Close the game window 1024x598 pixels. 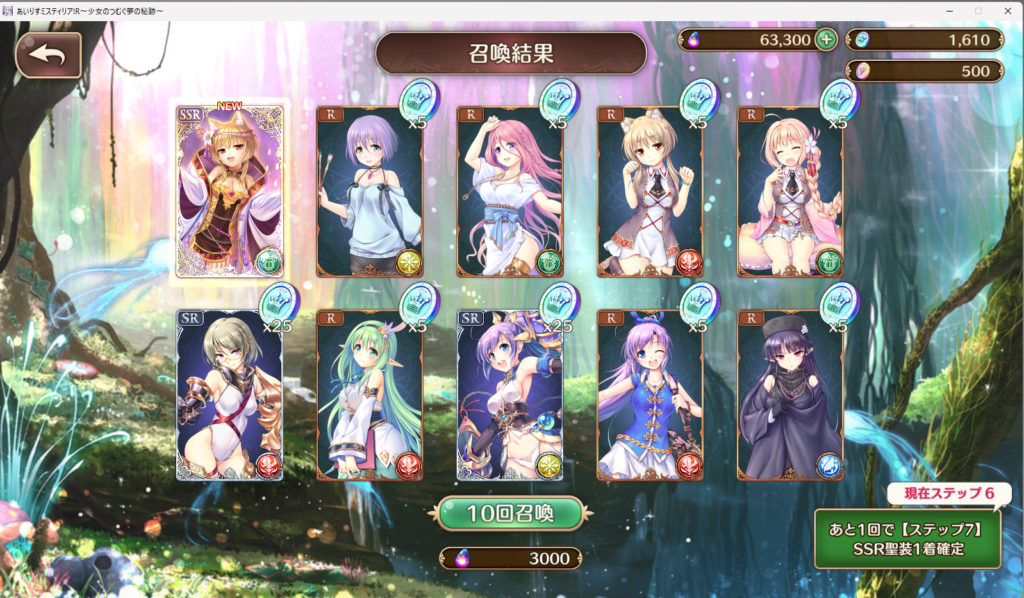[x=1005, y=10]
